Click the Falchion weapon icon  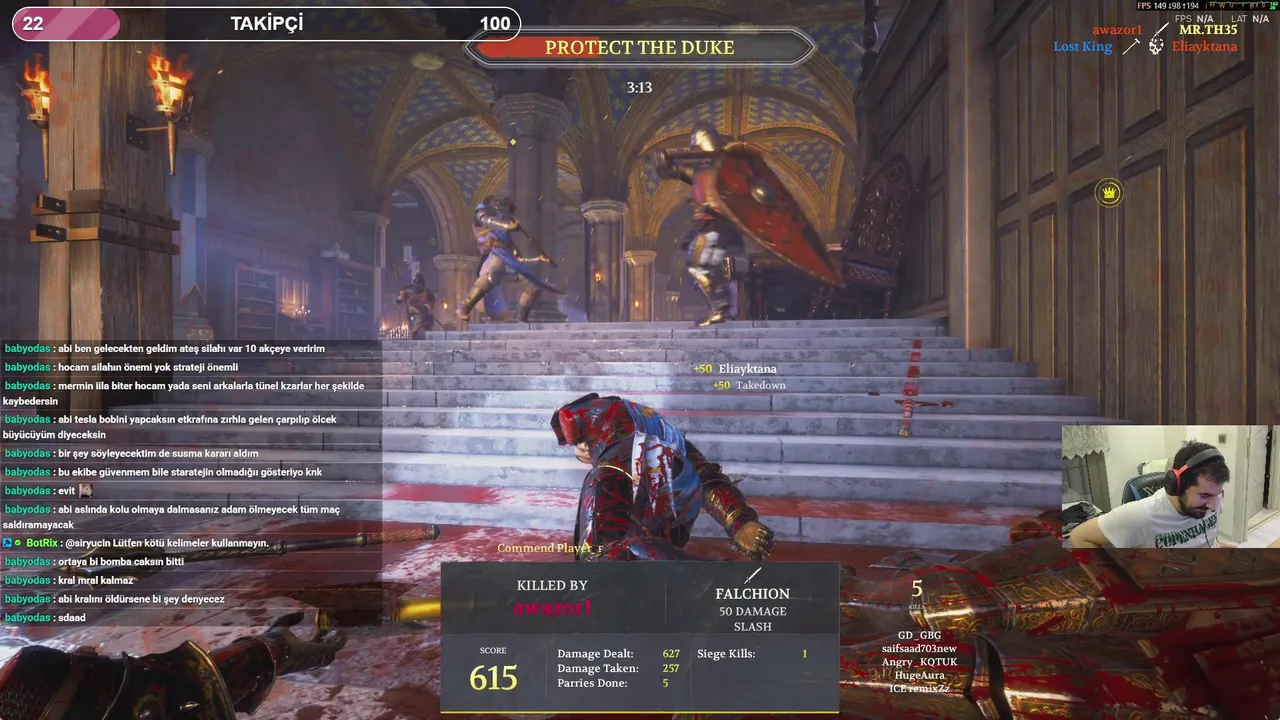(752, 575)
